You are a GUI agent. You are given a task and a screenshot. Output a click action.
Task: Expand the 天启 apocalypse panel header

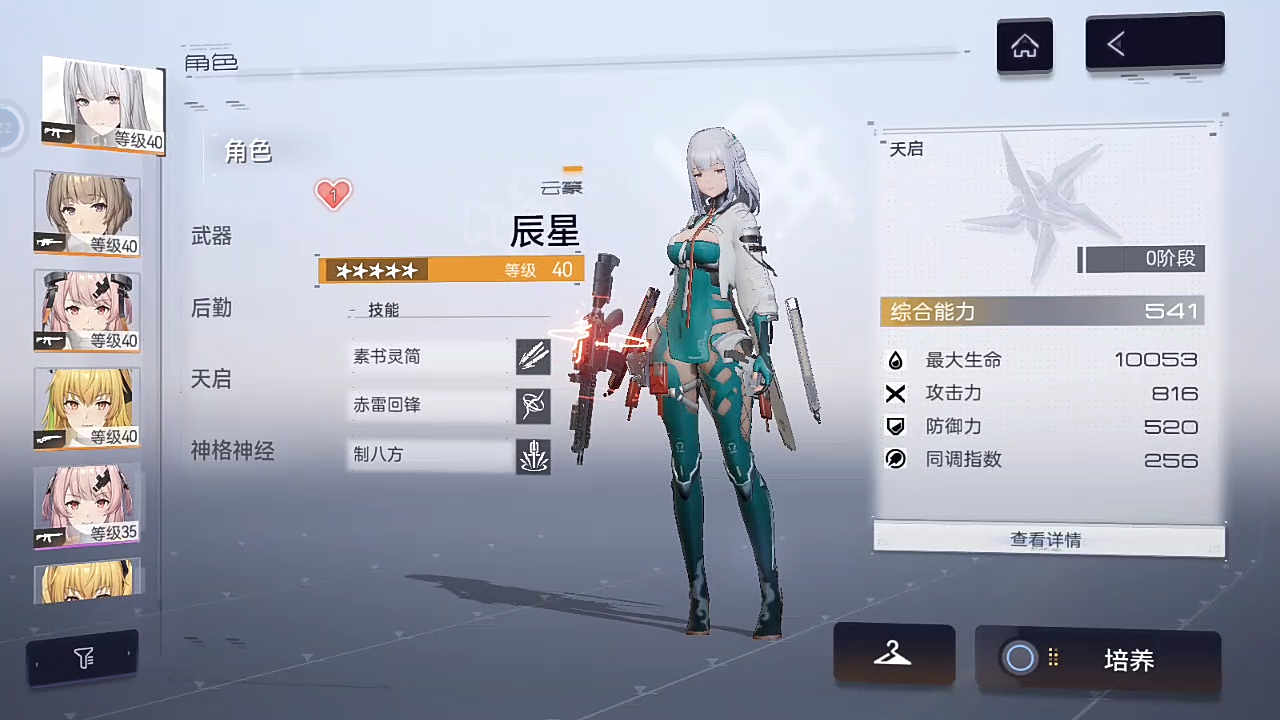point(906,149)
